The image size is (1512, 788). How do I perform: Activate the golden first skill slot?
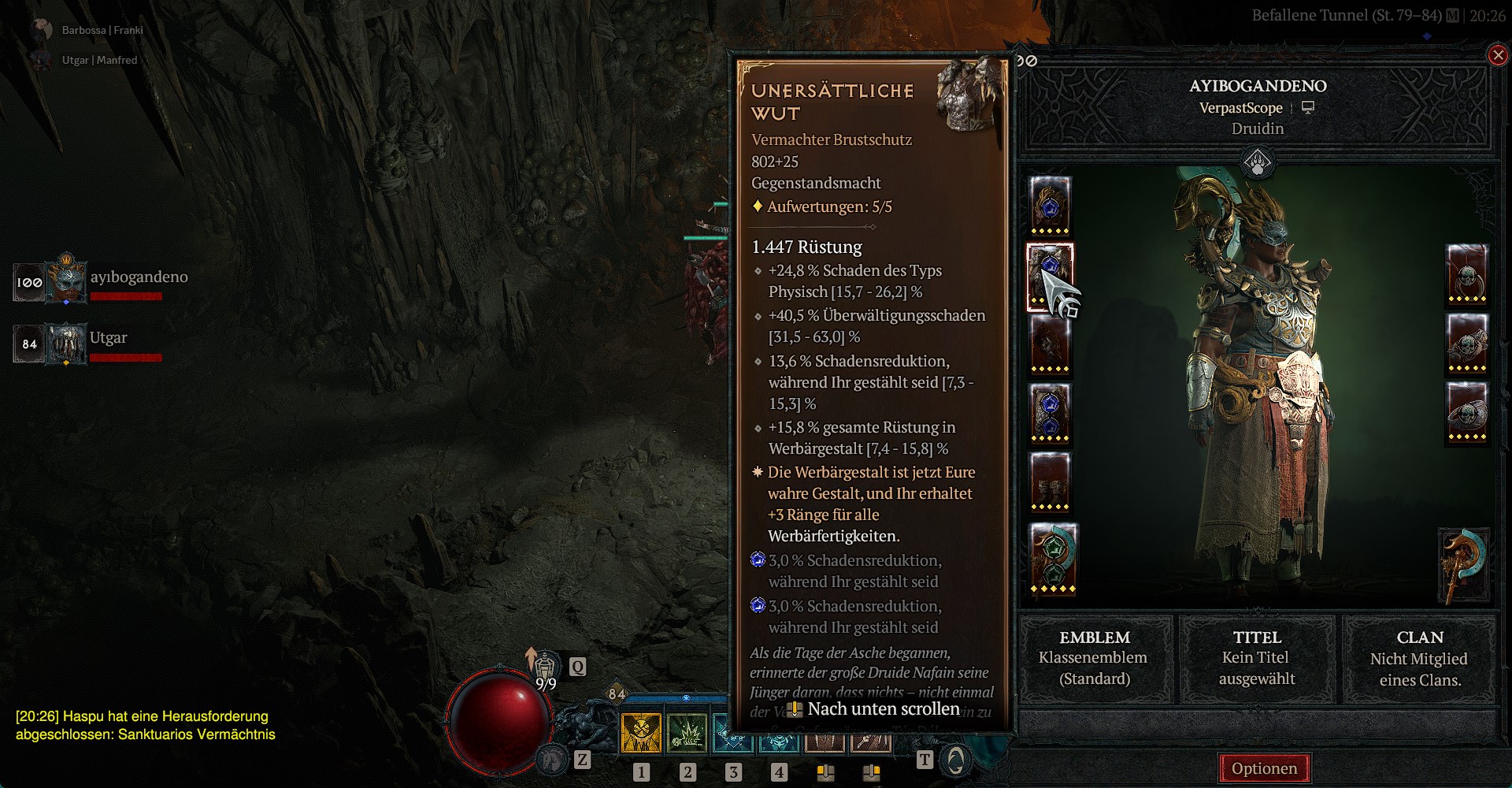[641, 733]
